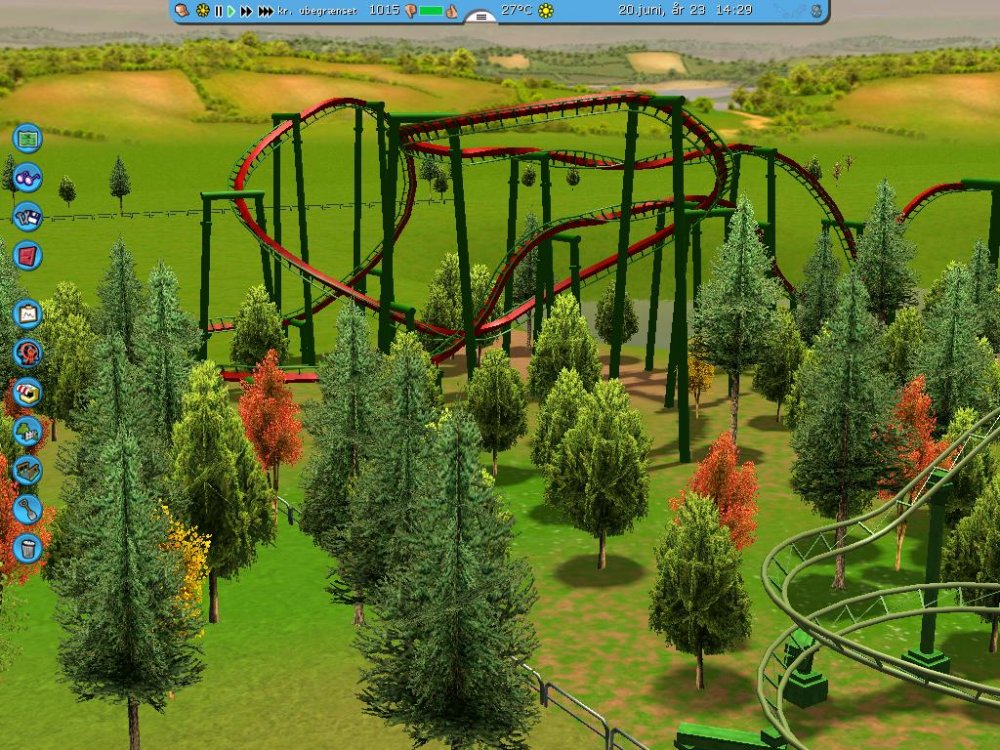Open the rides menu with Ferris wheel icon
Viewport: 1000px width, 750px height.
(x=27, y=353)
